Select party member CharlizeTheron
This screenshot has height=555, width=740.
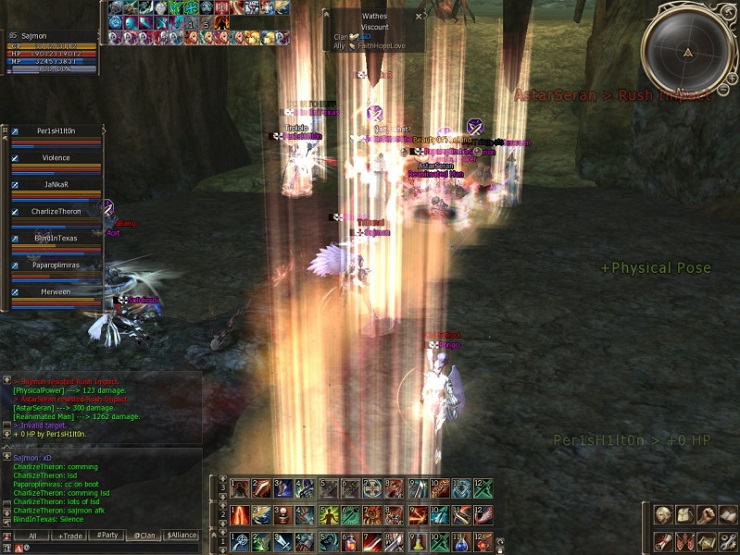[x=56, y=212]
